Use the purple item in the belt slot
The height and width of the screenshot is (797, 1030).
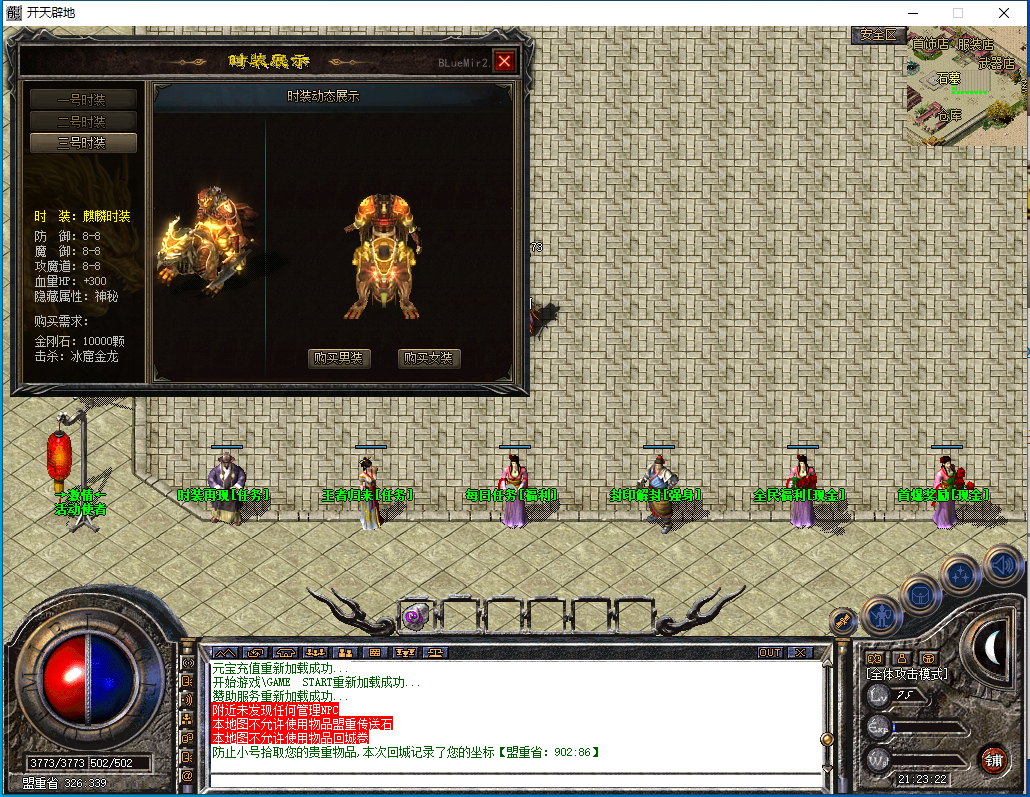414,617
